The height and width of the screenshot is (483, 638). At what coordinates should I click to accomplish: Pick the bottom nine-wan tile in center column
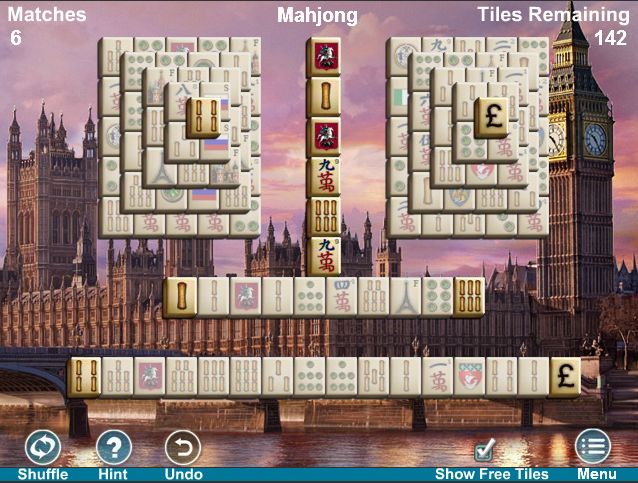click(323, 254)
